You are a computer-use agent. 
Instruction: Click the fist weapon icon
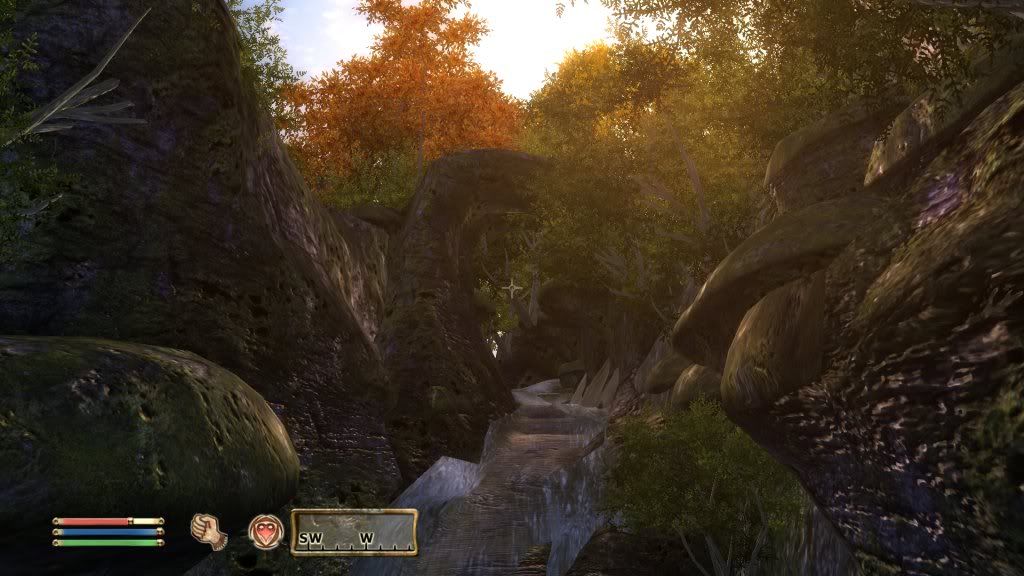207,528
